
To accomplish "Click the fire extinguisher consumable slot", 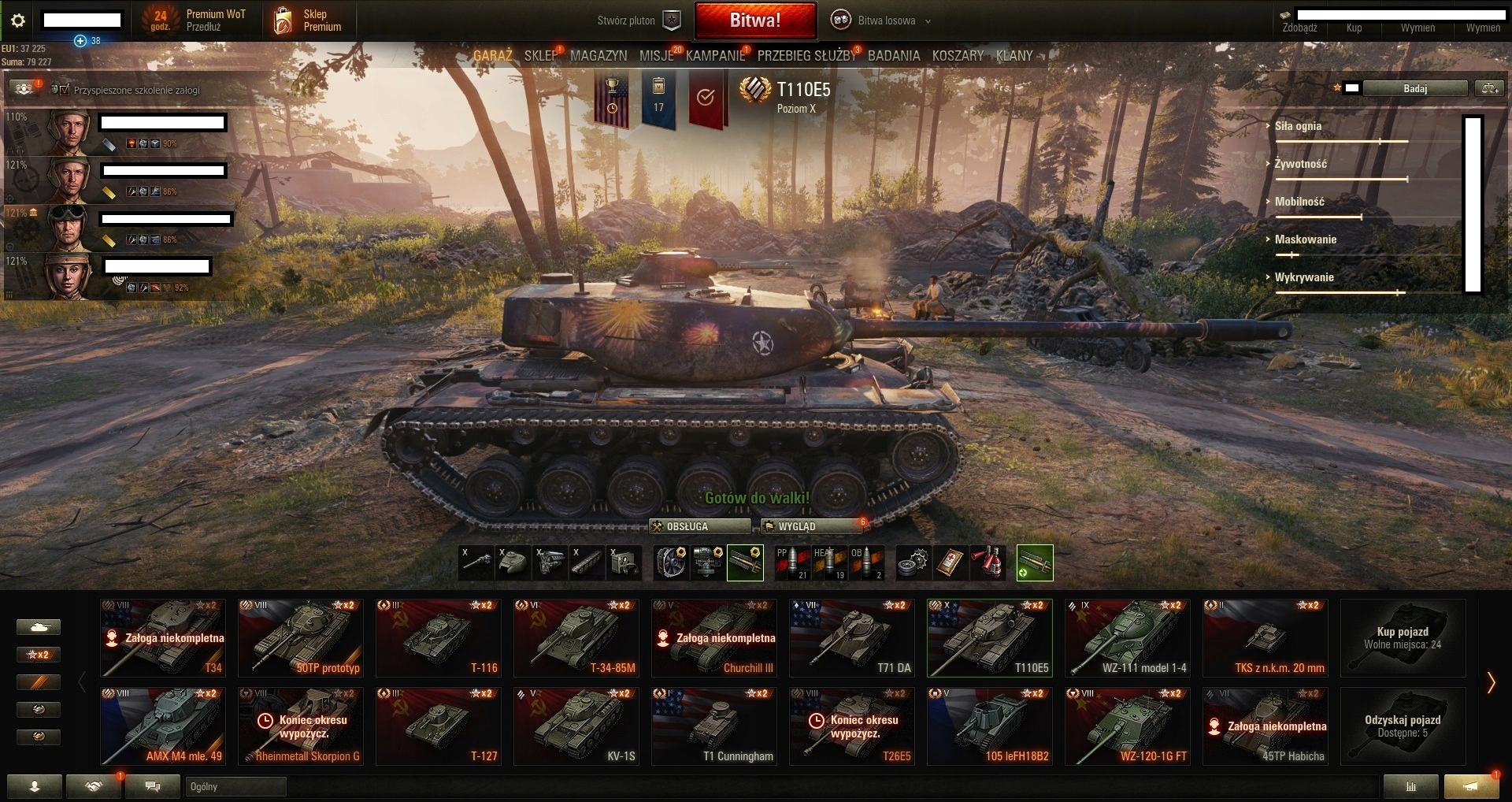I will [988, 563].
